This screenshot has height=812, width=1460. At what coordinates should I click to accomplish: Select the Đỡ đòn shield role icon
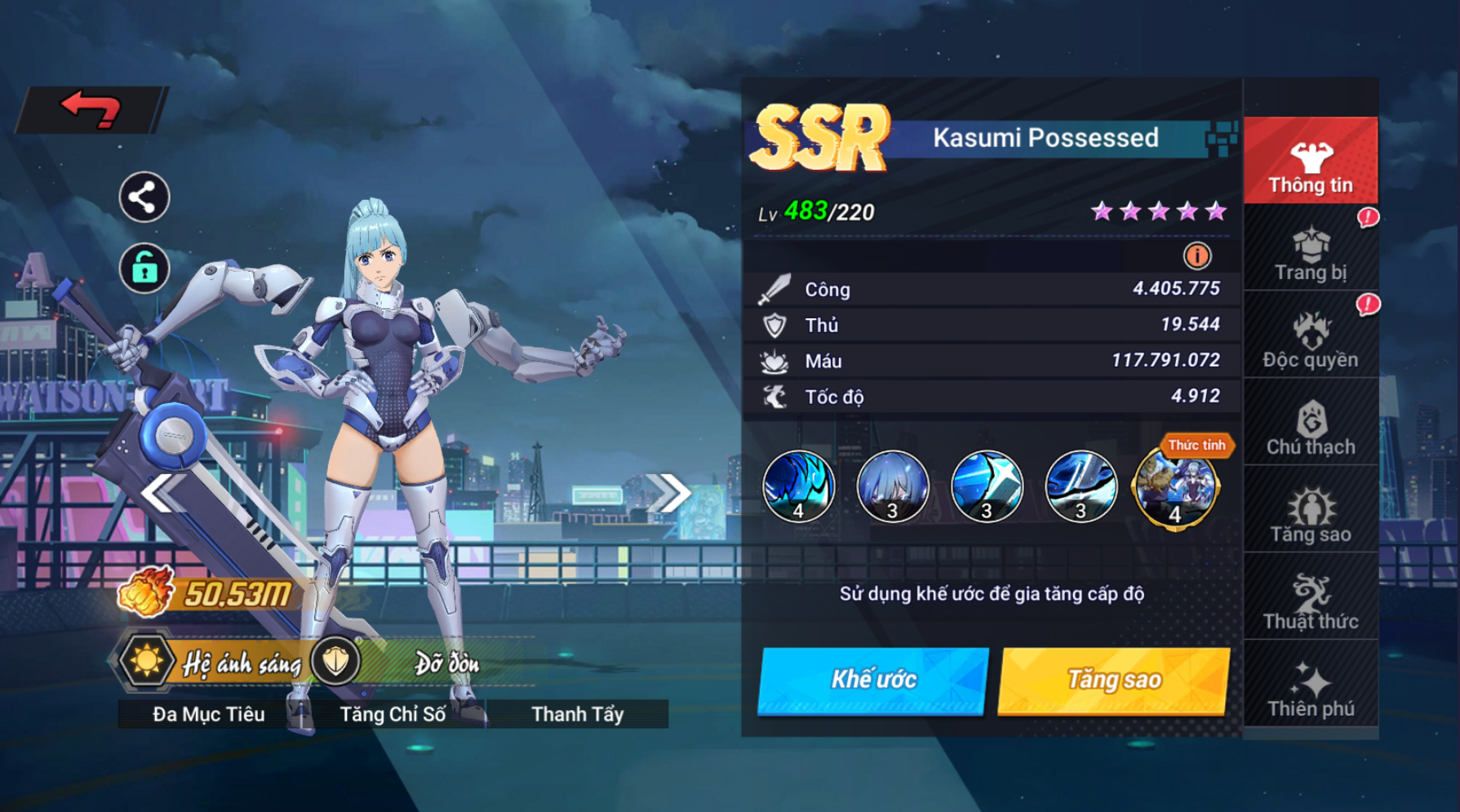[x=336, y=661]
